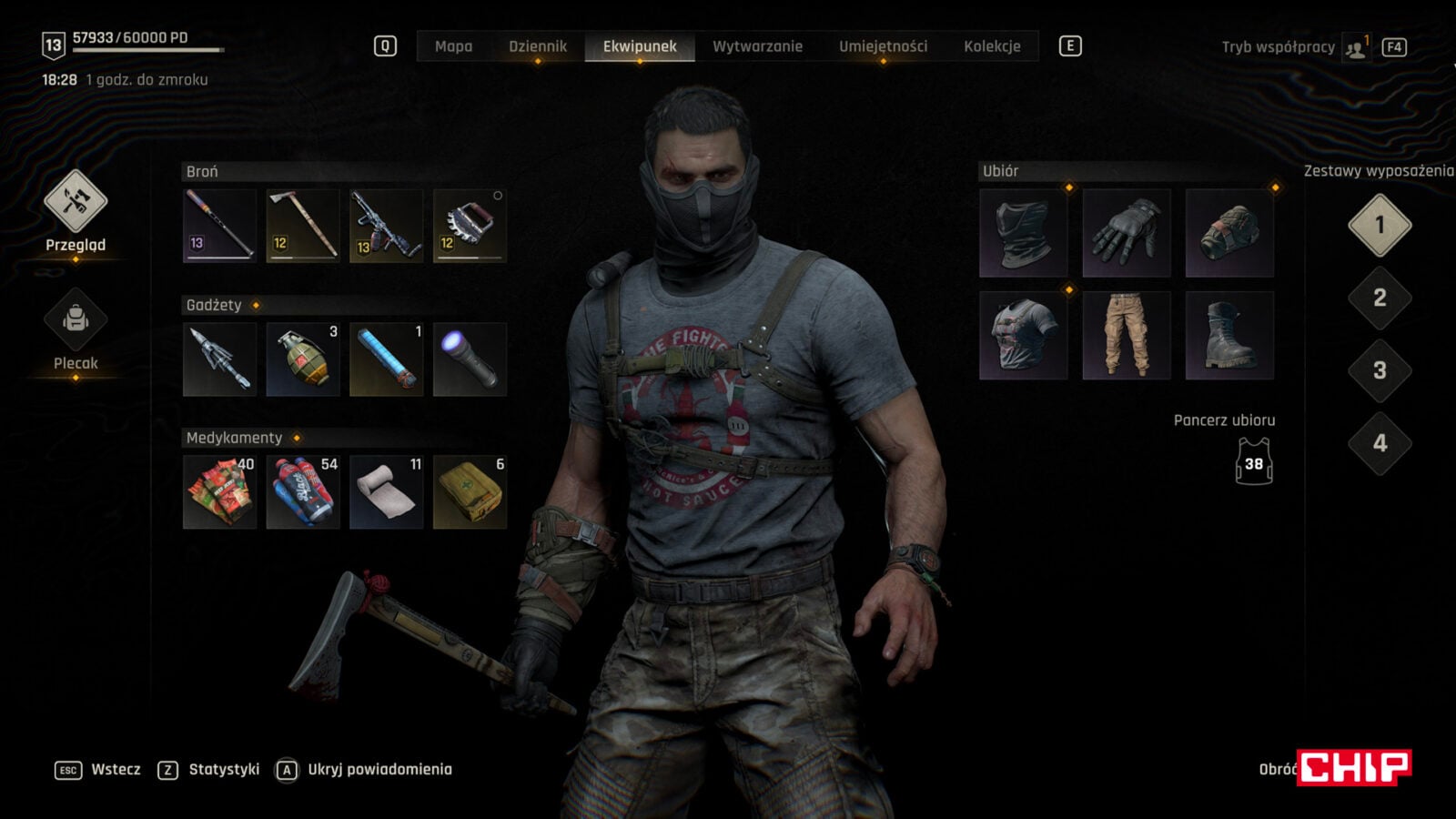
Task: Show the Umiejętności tab
Action: coord(883,46)
